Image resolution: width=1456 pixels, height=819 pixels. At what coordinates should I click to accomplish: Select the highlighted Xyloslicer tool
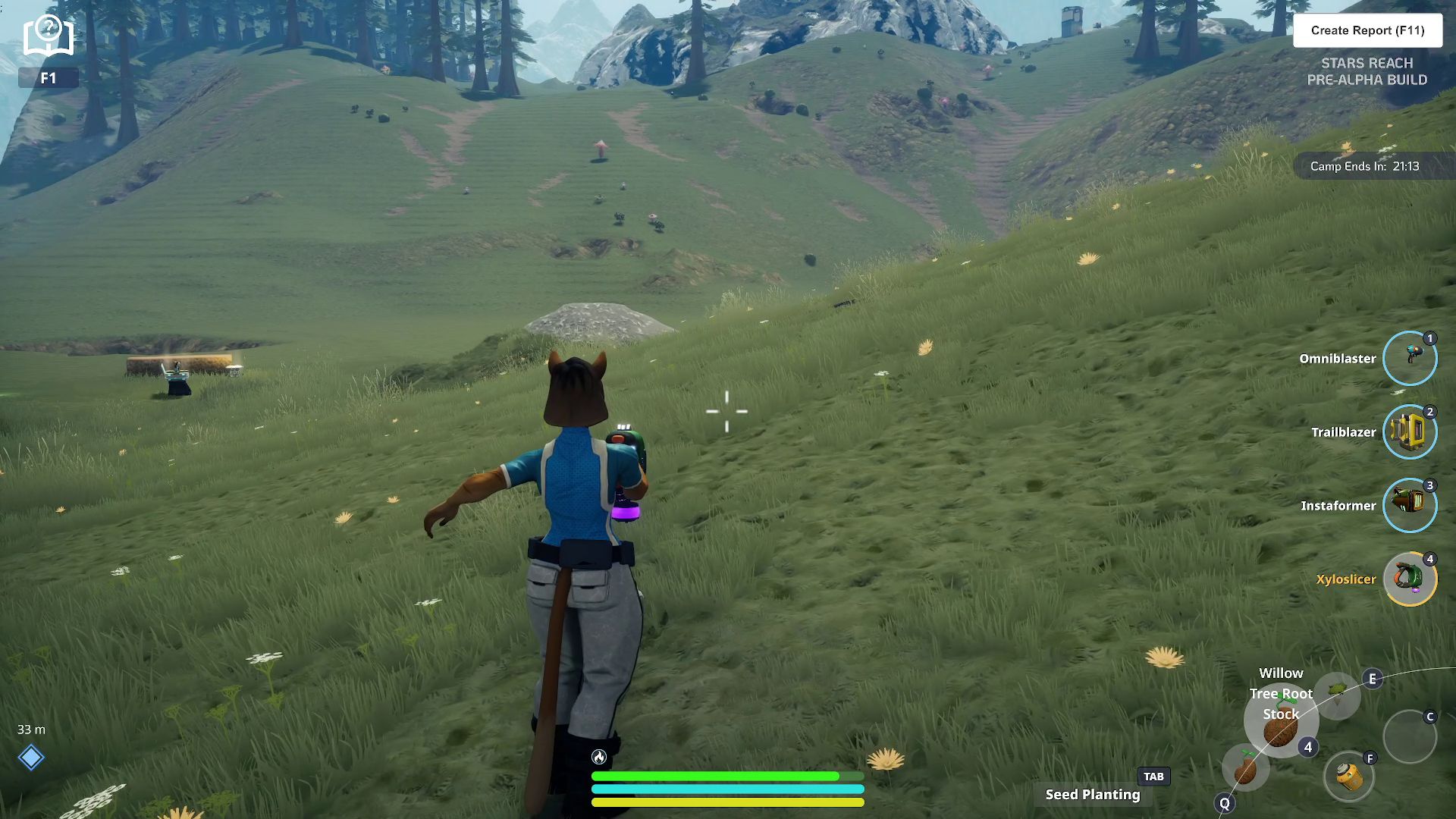coord(1410,579)
